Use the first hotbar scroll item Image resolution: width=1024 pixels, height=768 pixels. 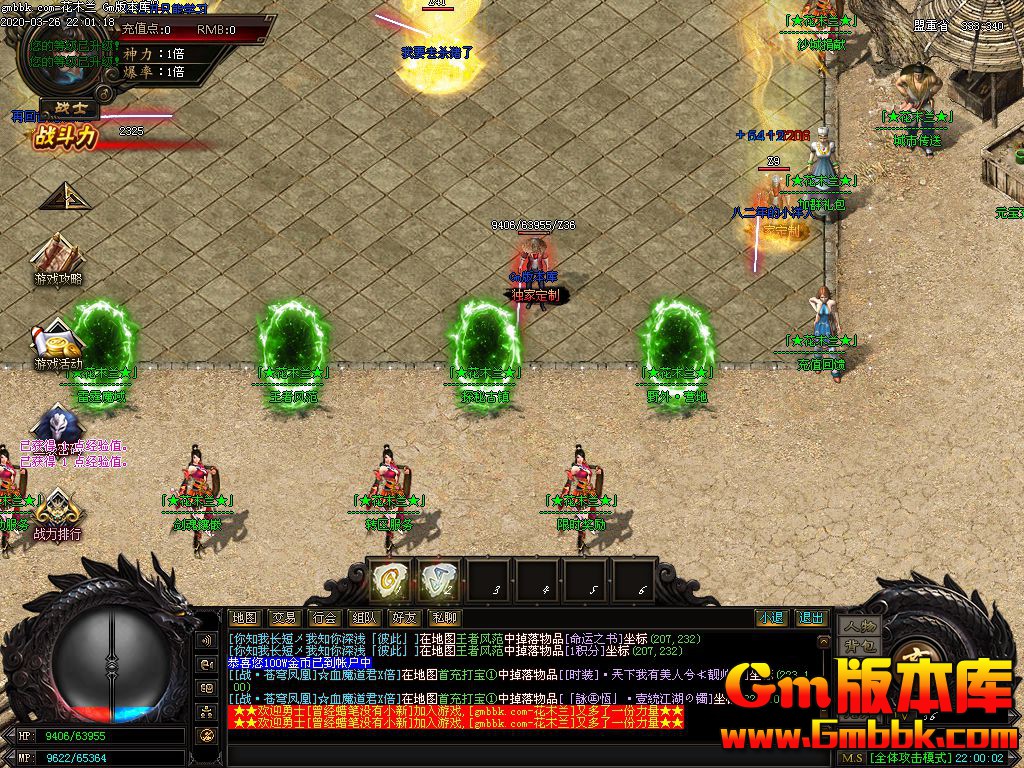(388, 580)
